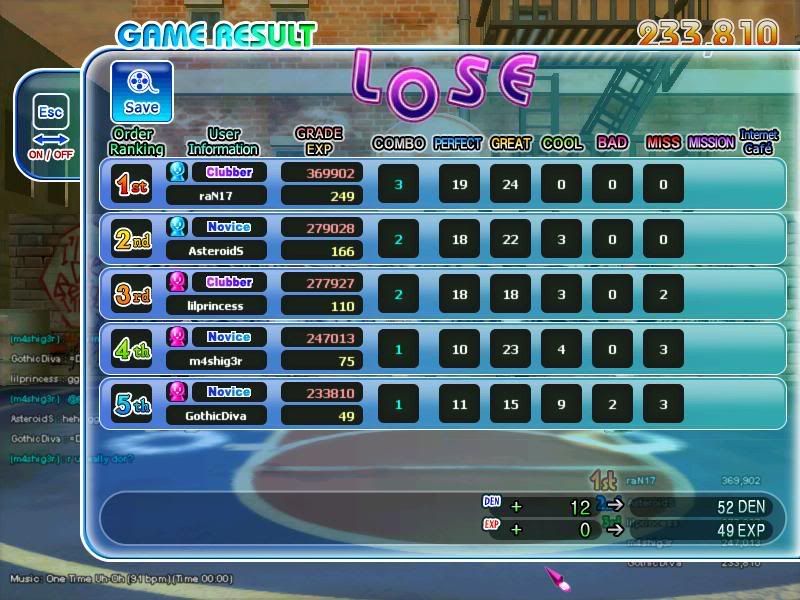
Task: Save the game result replay
Action: [141, 92]
